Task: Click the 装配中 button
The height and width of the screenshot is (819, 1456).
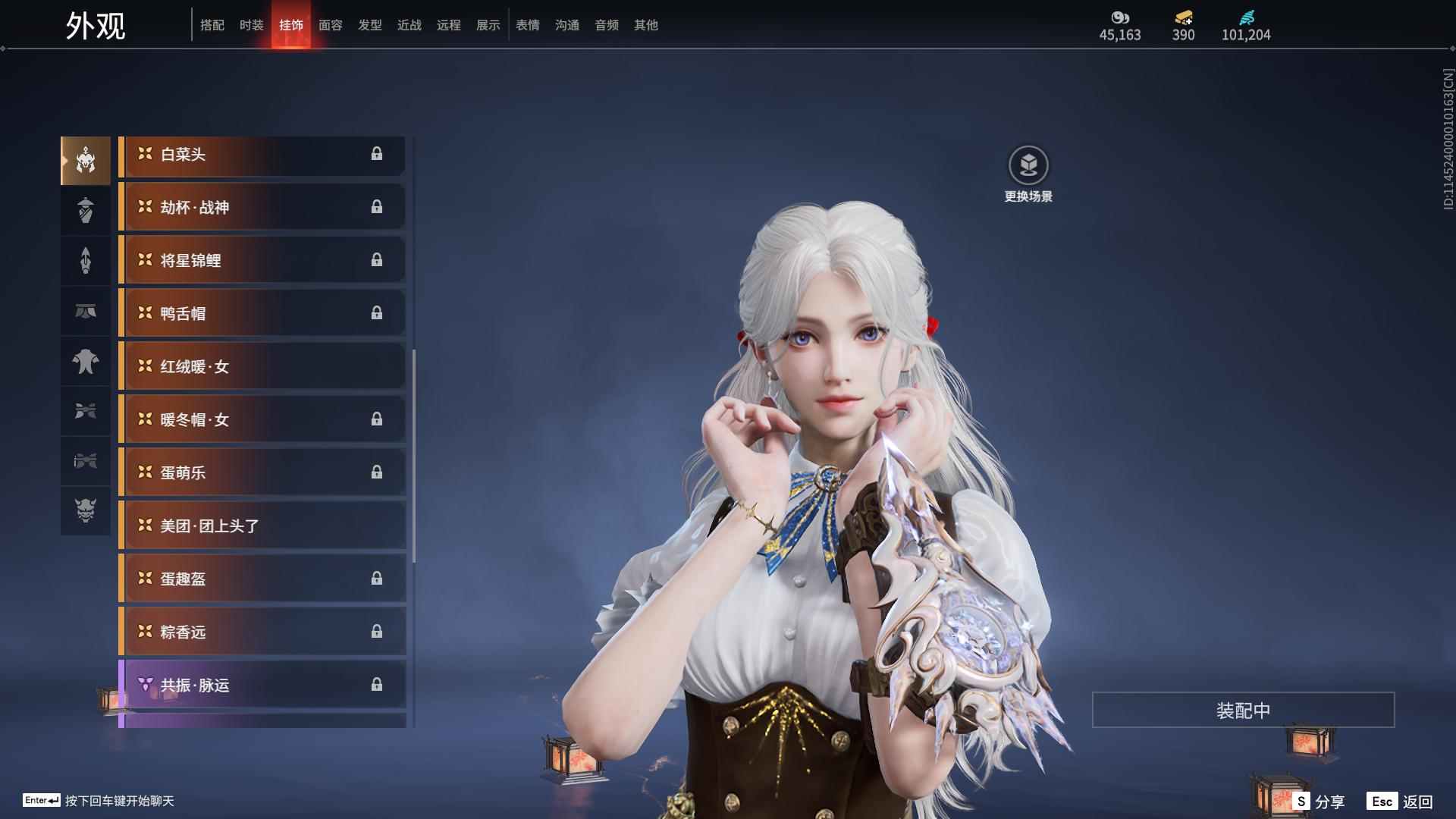Action: tap(1243, 711)
